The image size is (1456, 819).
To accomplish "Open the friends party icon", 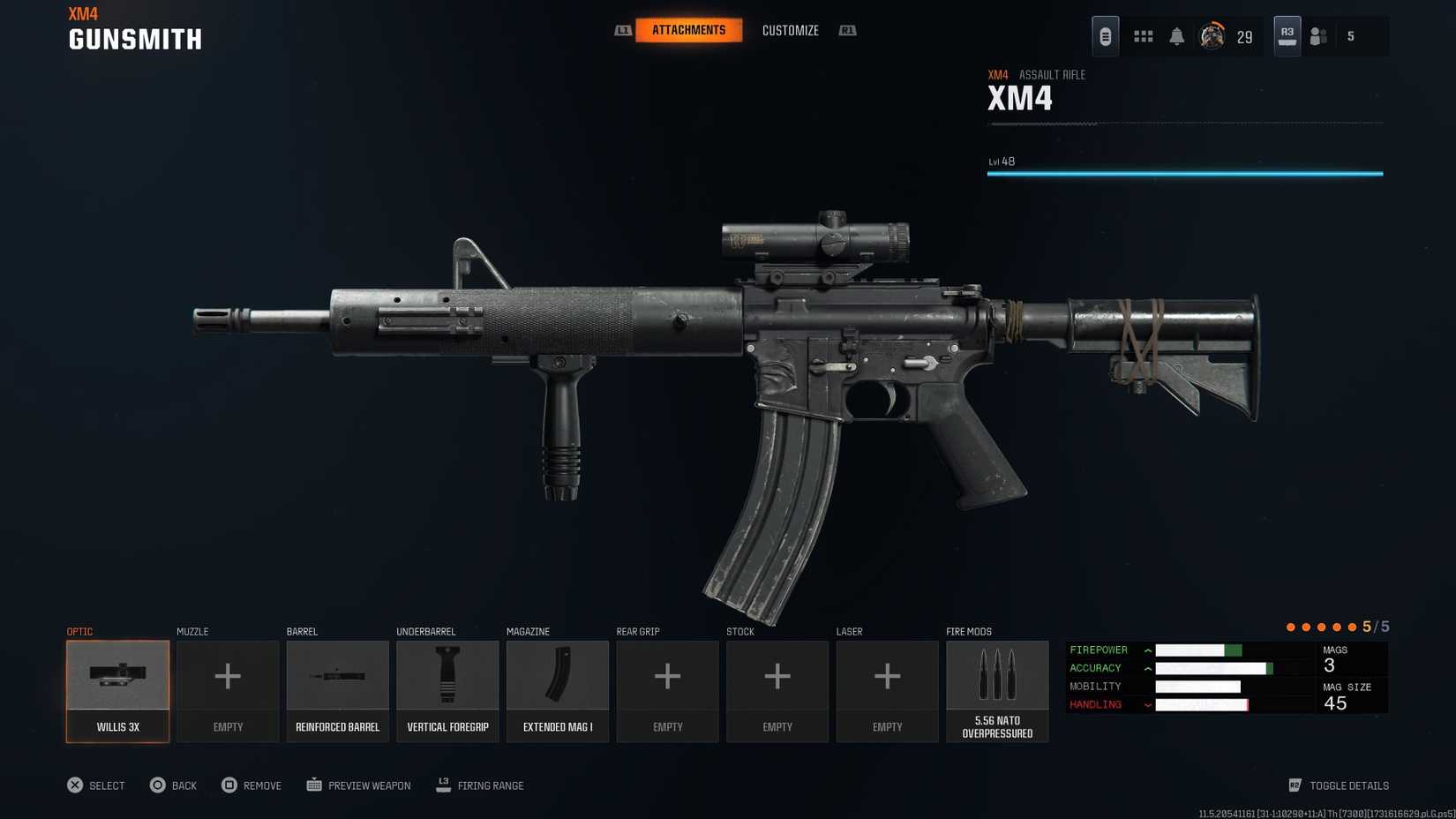I will [1318, 36].
